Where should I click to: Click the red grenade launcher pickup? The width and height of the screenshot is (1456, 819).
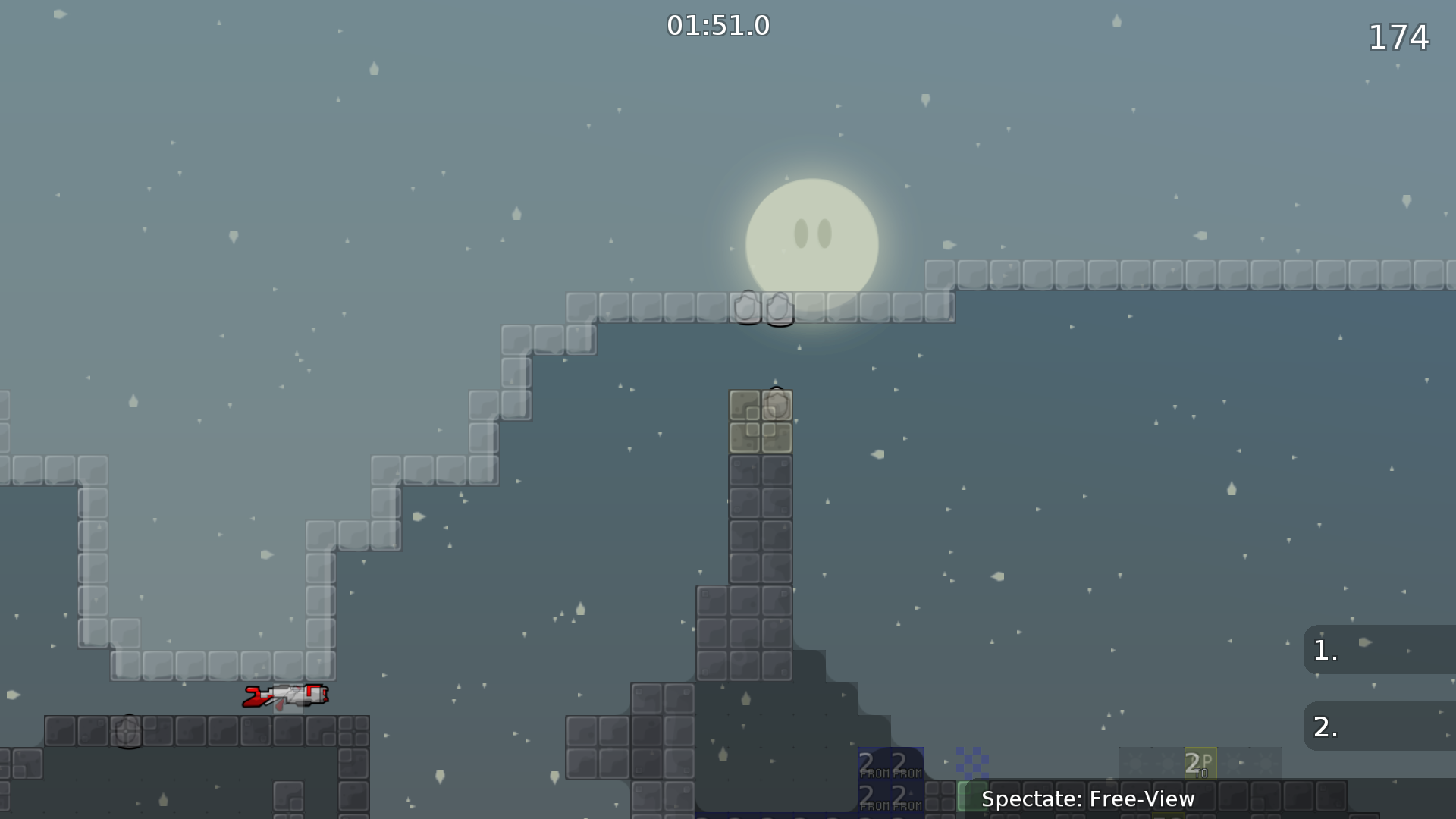[x=288, y=696]
